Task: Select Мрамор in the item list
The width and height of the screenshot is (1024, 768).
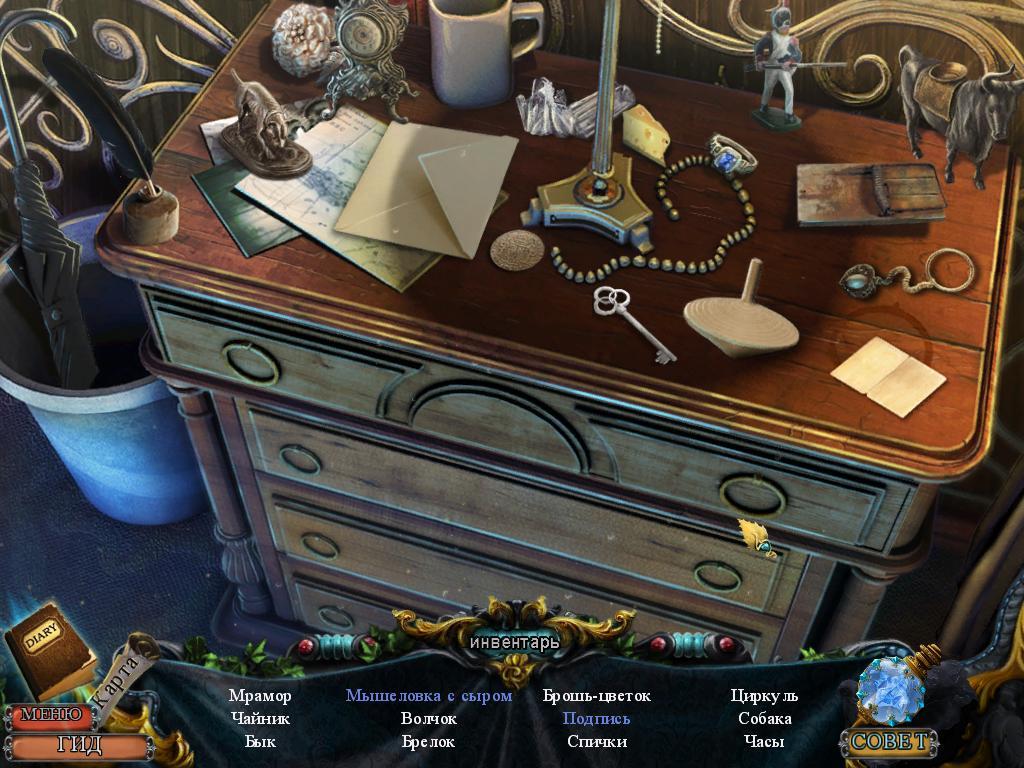Action: coord(260,696)
